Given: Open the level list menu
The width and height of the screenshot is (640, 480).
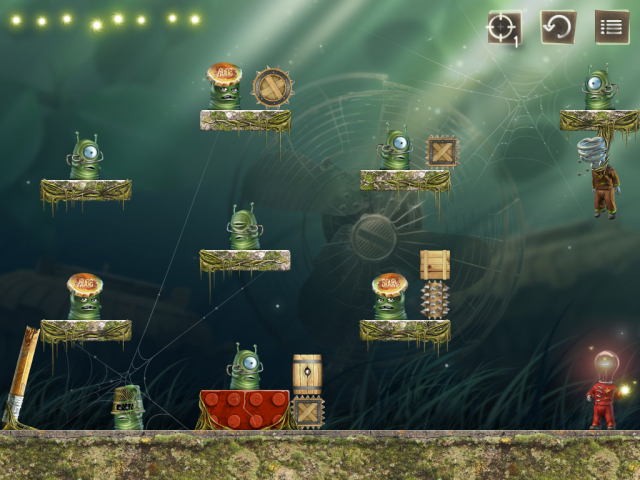Looking at the screenshot, I should pyautogui.click(x=612, y=27).
